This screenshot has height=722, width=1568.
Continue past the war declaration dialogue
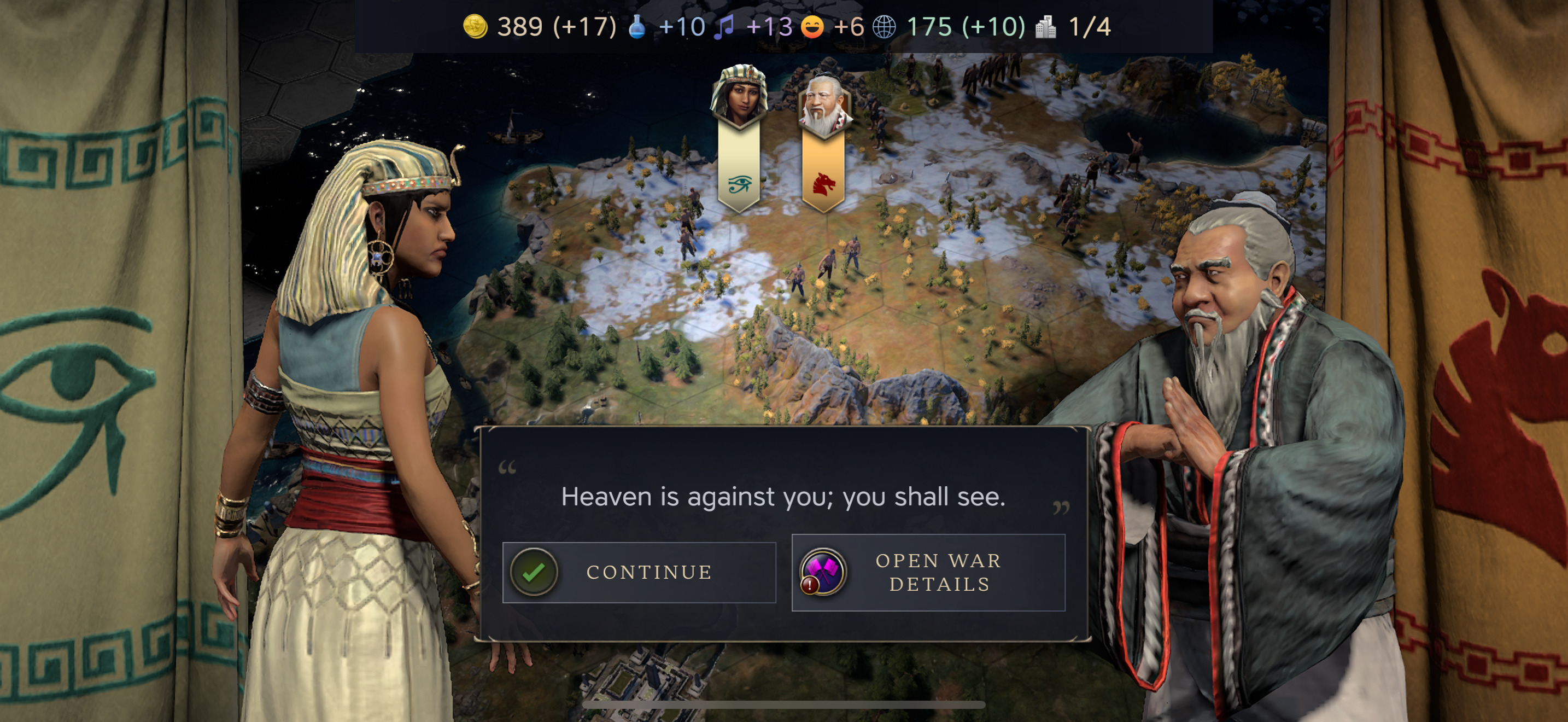pyautogui.click(x=639, y=572)
